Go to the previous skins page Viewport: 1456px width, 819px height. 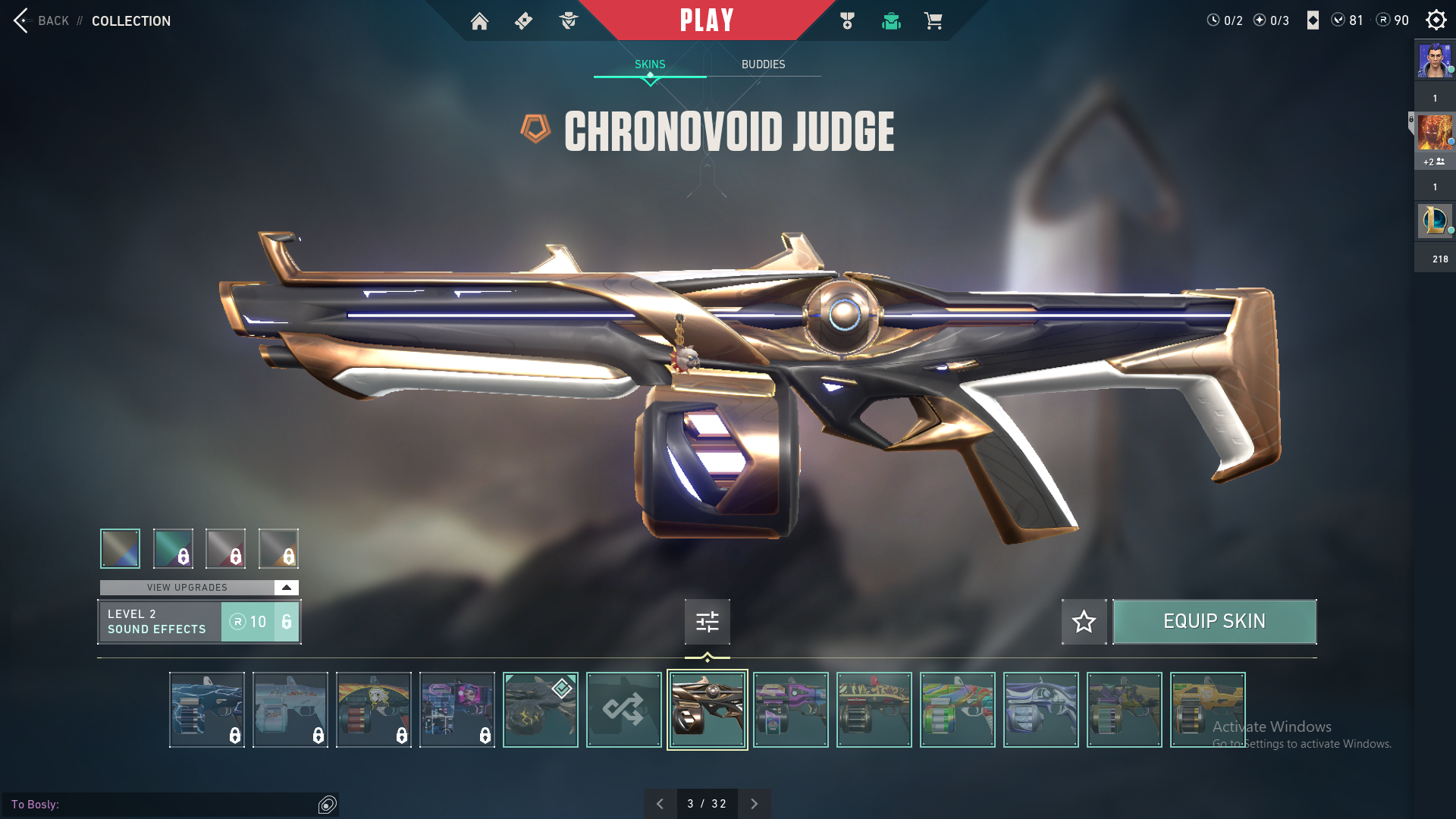click(x=660, y=804)
